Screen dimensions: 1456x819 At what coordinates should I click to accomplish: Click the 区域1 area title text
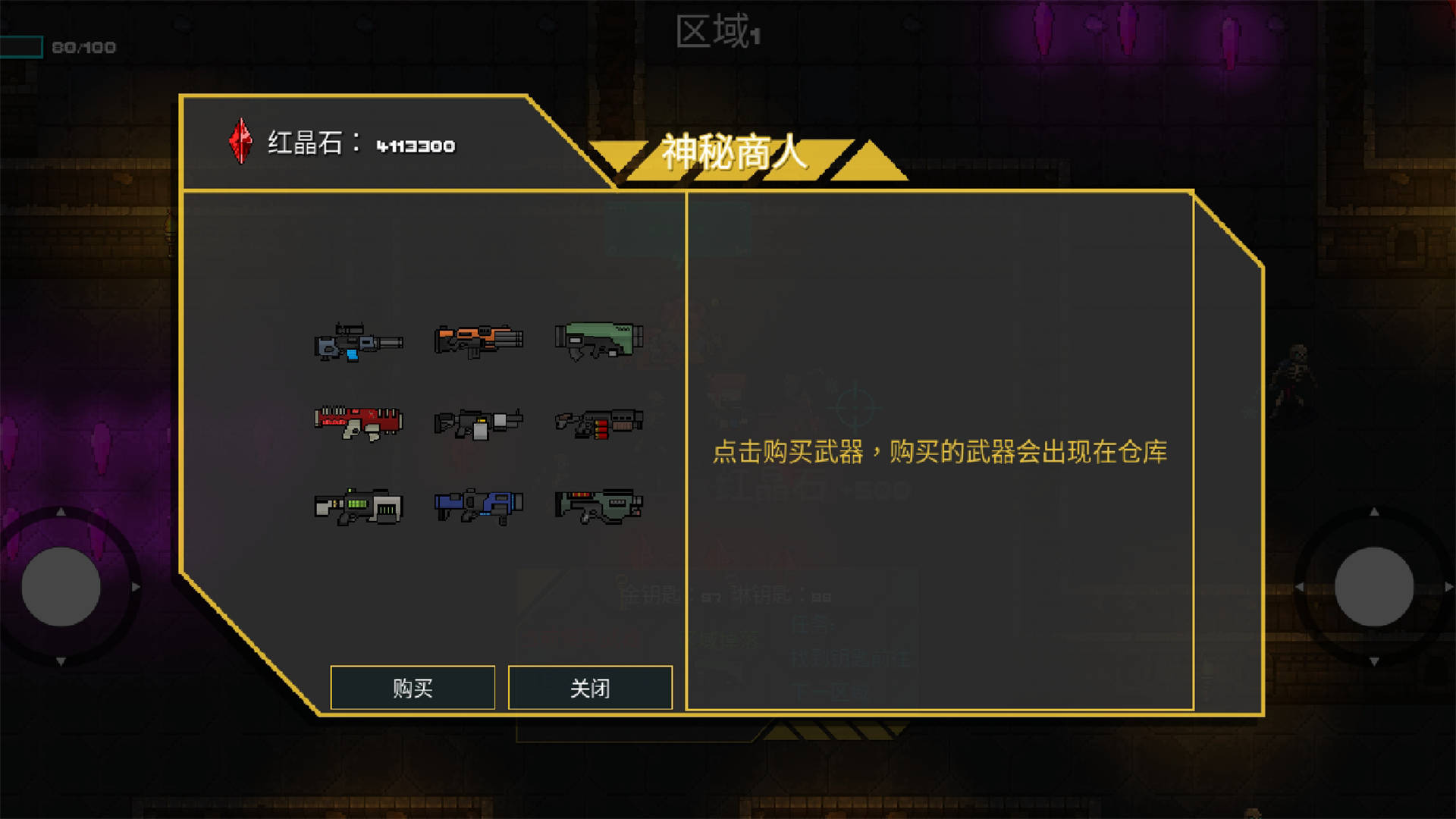click(x=717, y=32)
